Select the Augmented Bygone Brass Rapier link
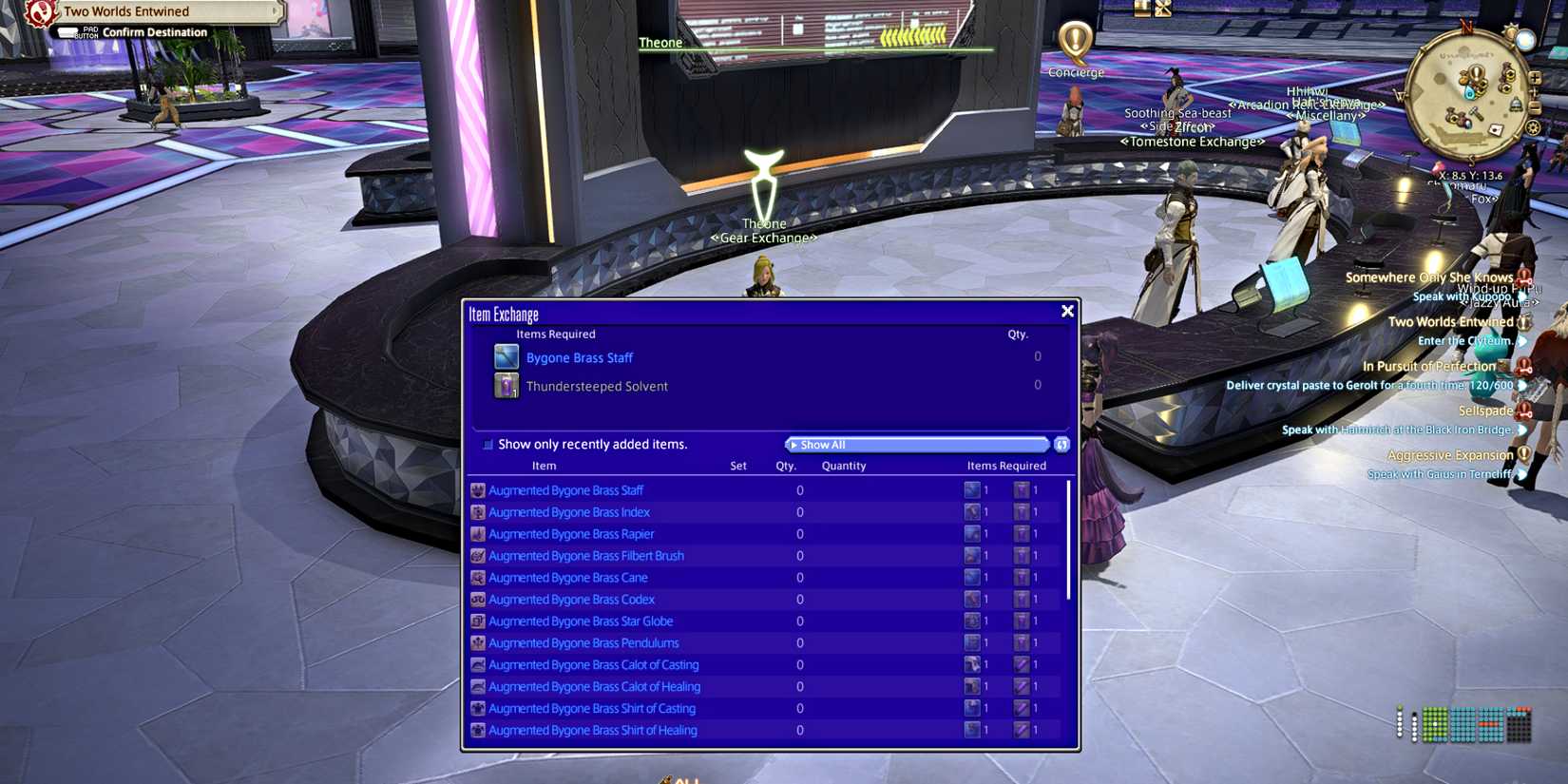Image resolution: width=1568 pixels, height=784 pixels. [571, 533]
